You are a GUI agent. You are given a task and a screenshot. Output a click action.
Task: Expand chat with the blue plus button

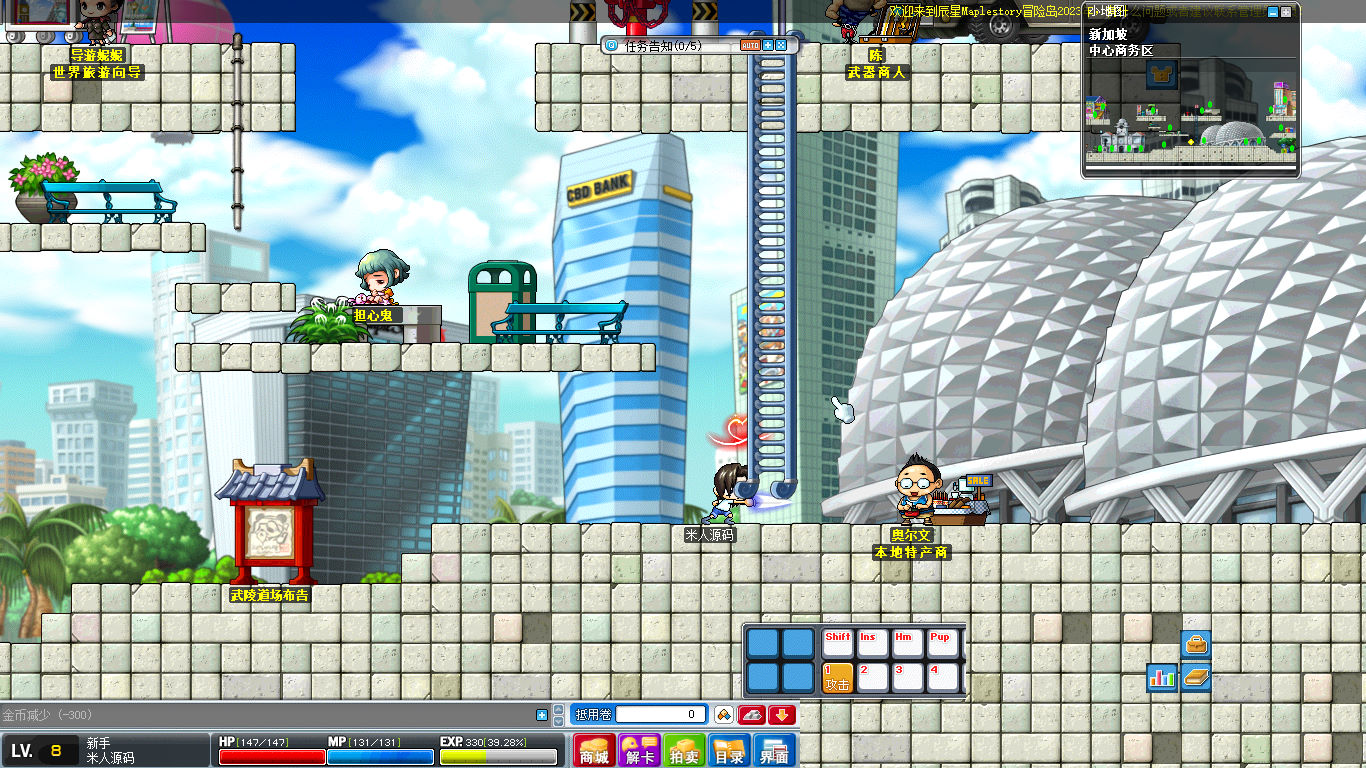(542, 715)
